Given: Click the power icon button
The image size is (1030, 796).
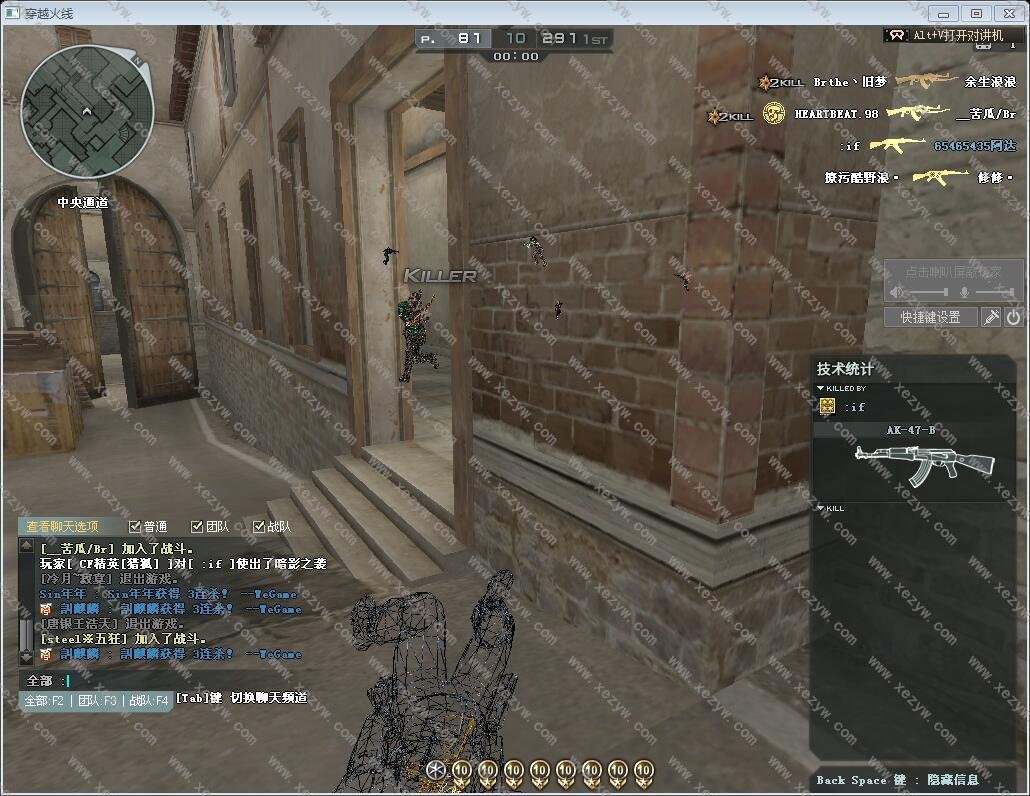Looking at the screenshot, I should click(1013, 317).
